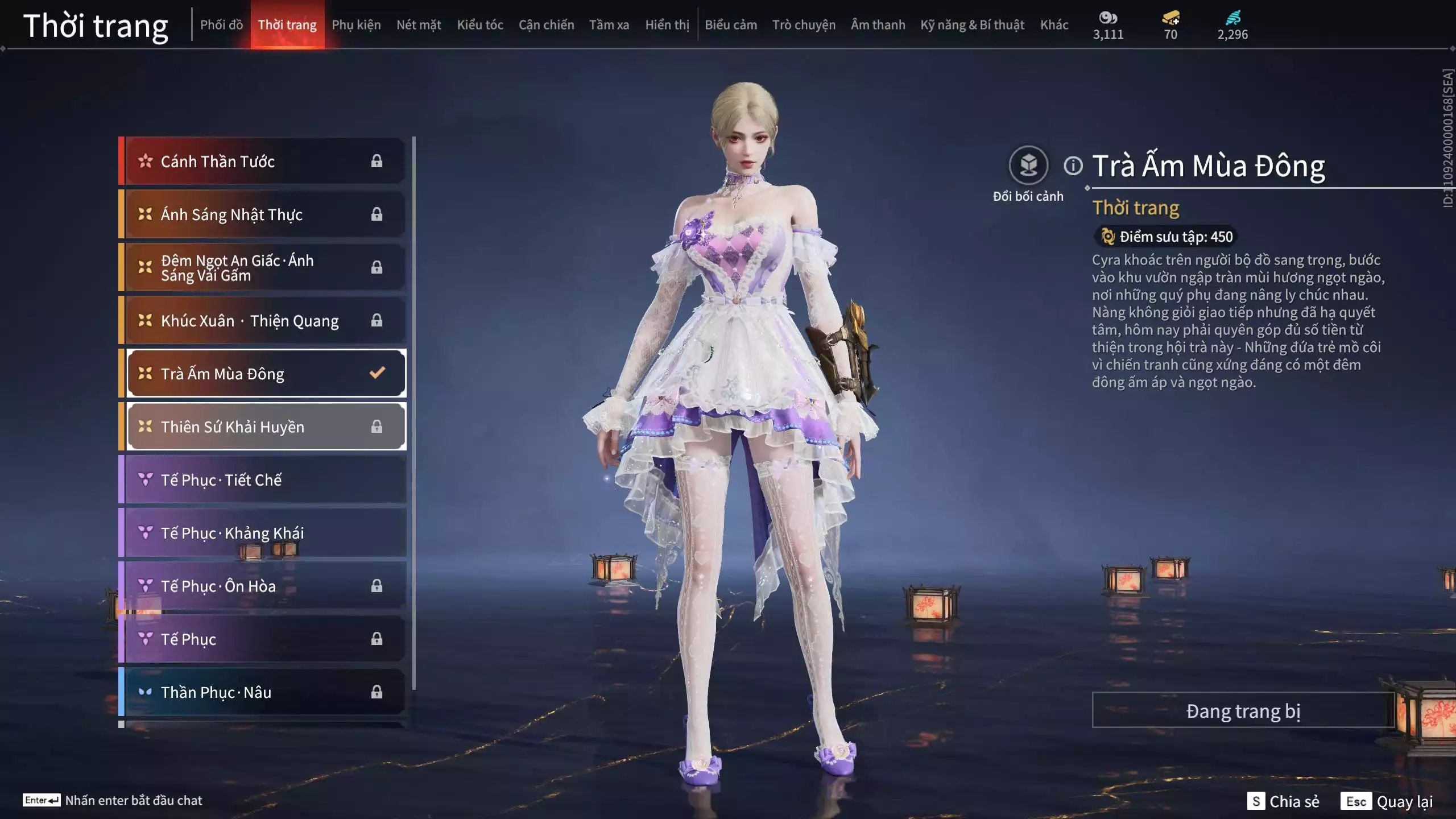Switch to the Phối đồ tab

[221, 25]
